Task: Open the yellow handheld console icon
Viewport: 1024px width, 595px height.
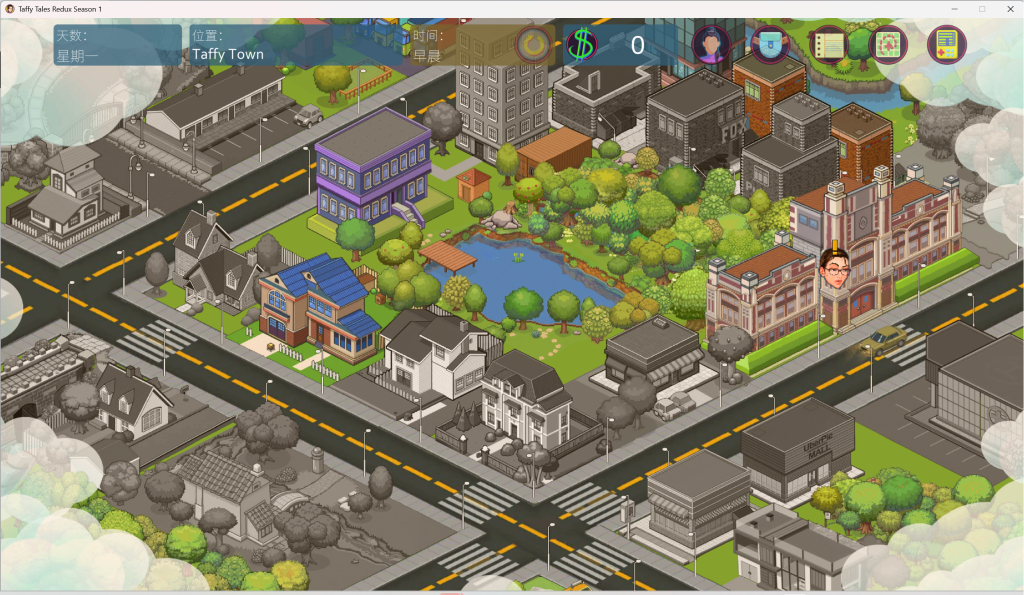Action: tap(946, 45)
